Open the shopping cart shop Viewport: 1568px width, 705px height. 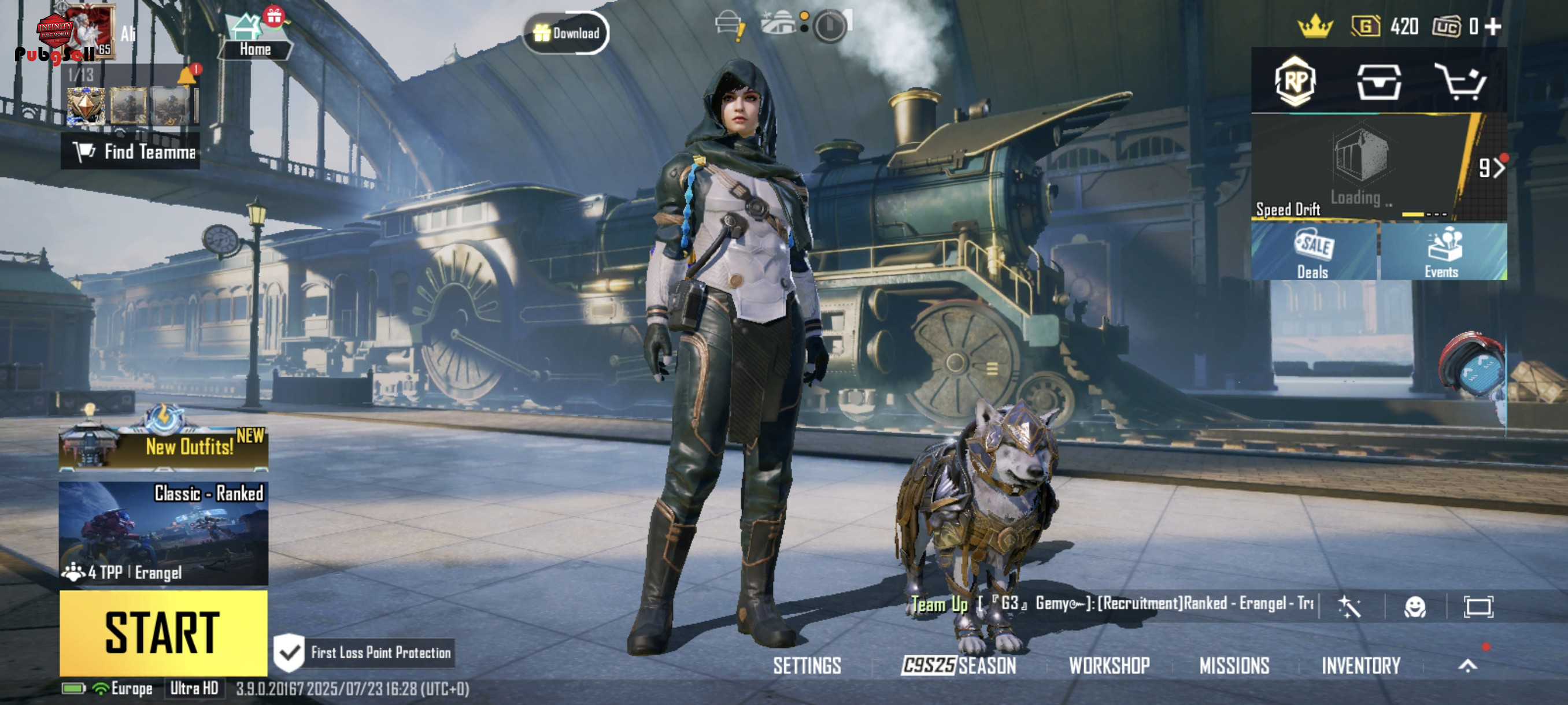(x=1460, y=81)
